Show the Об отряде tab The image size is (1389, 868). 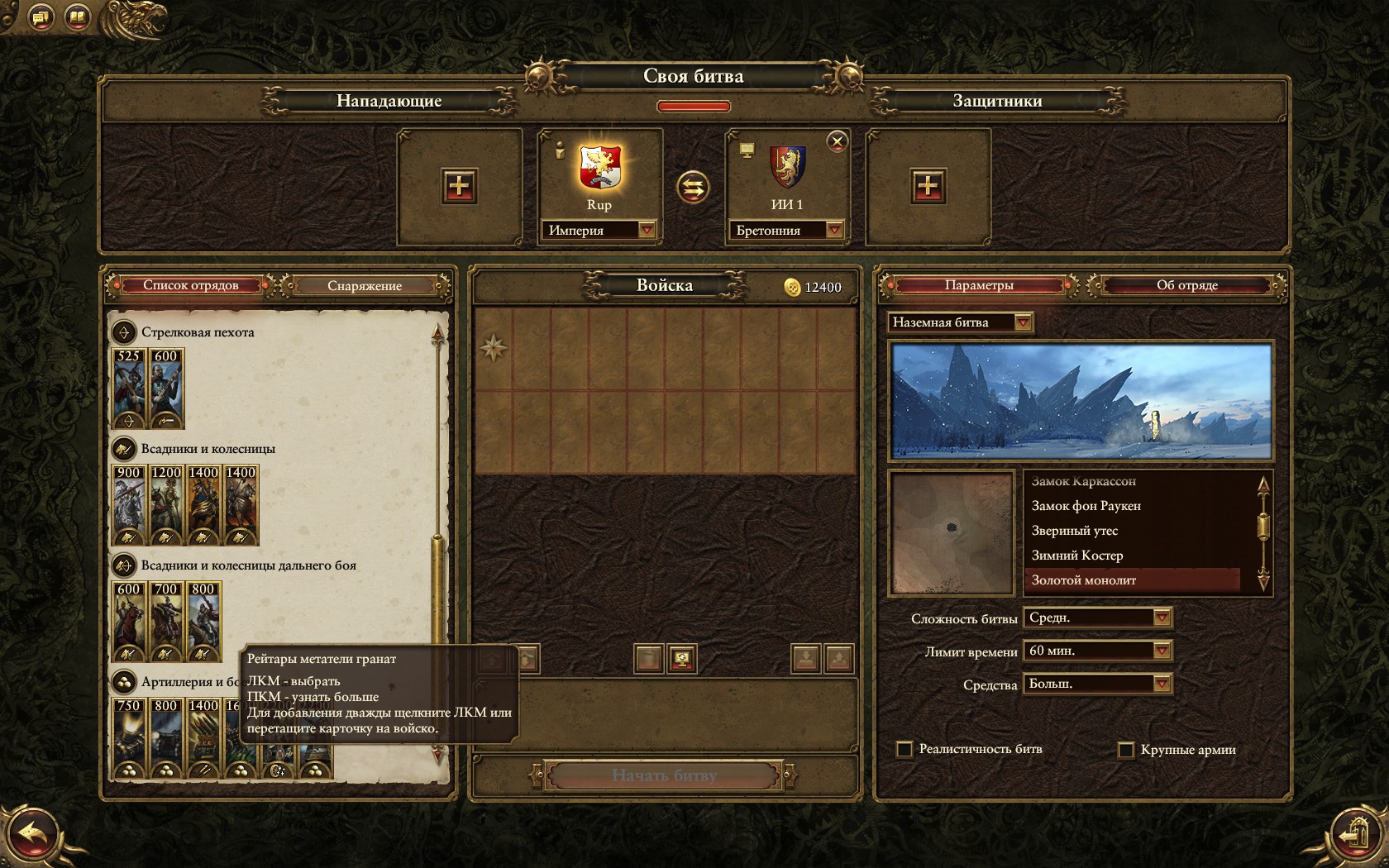coord(1186,285)
